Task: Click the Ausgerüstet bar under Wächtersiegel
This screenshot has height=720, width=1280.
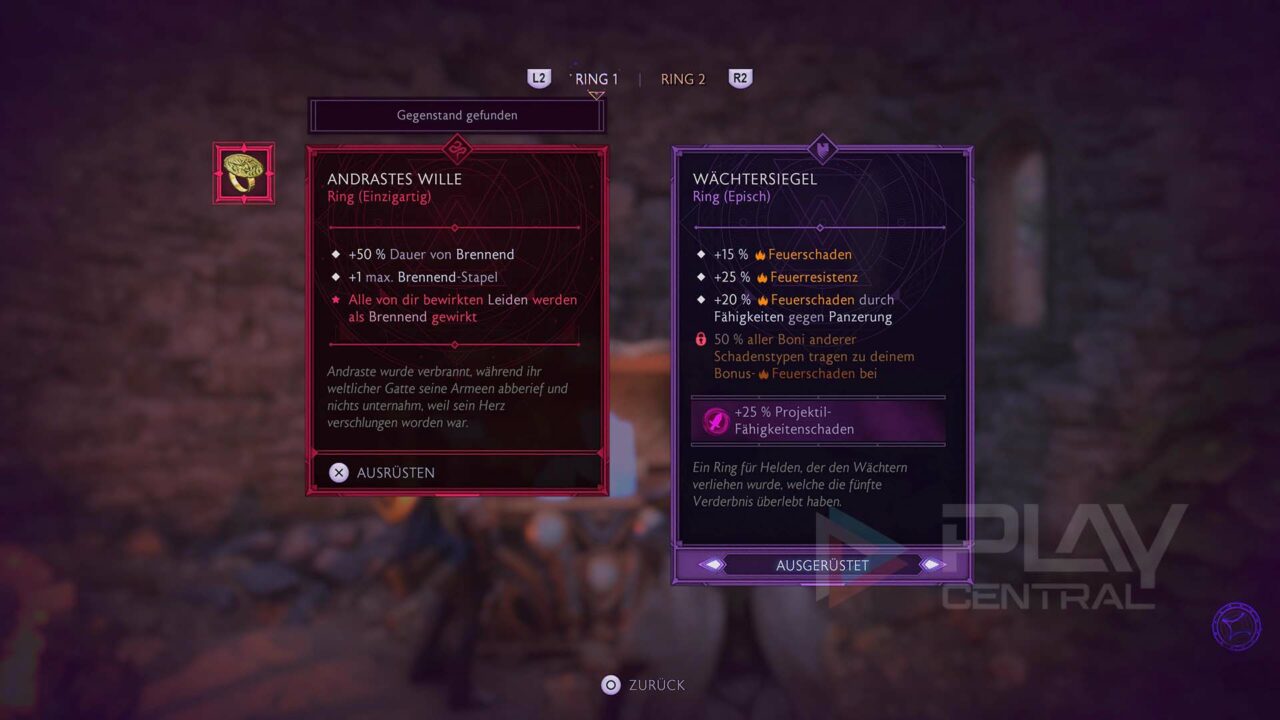Action: pos(822,565)
